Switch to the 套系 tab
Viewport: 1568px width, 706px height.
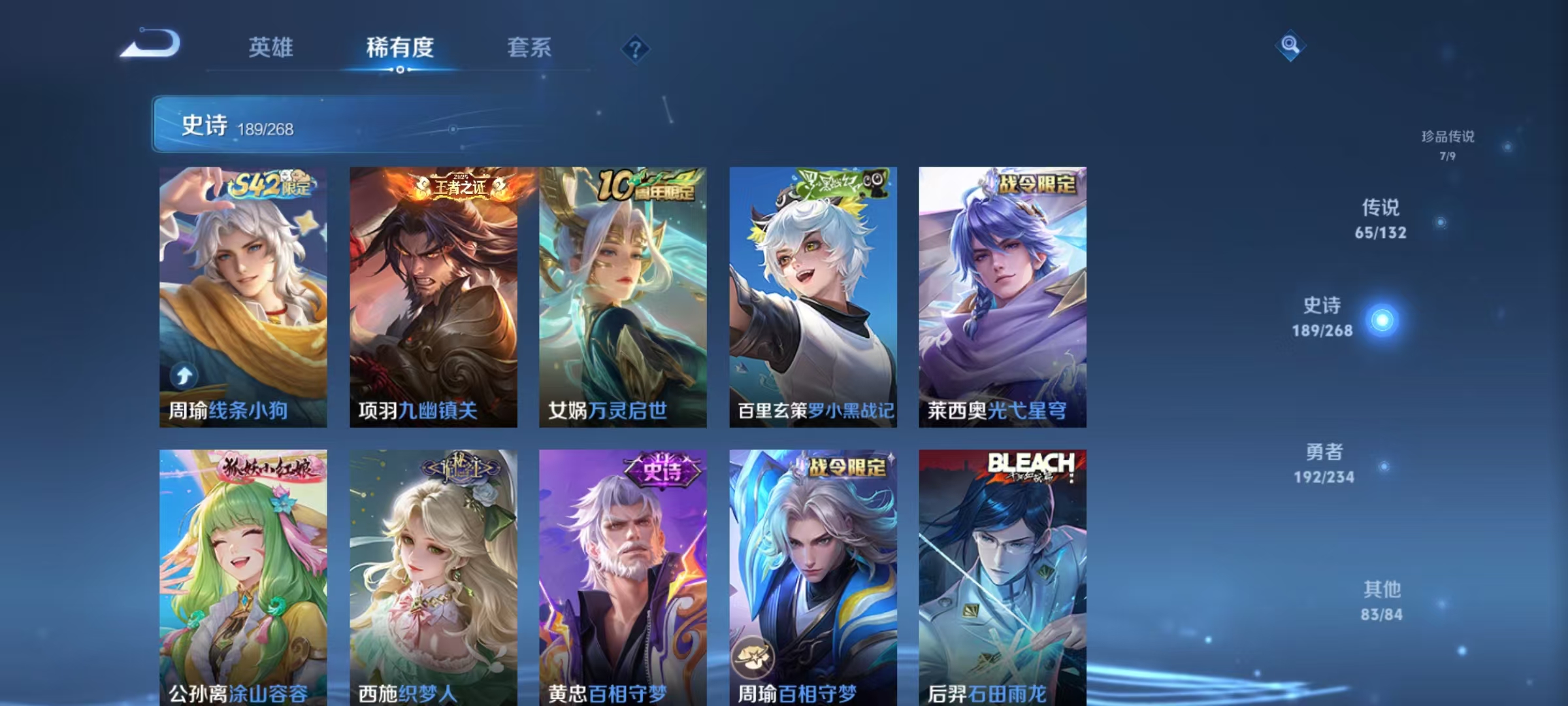tap(531, 48)
